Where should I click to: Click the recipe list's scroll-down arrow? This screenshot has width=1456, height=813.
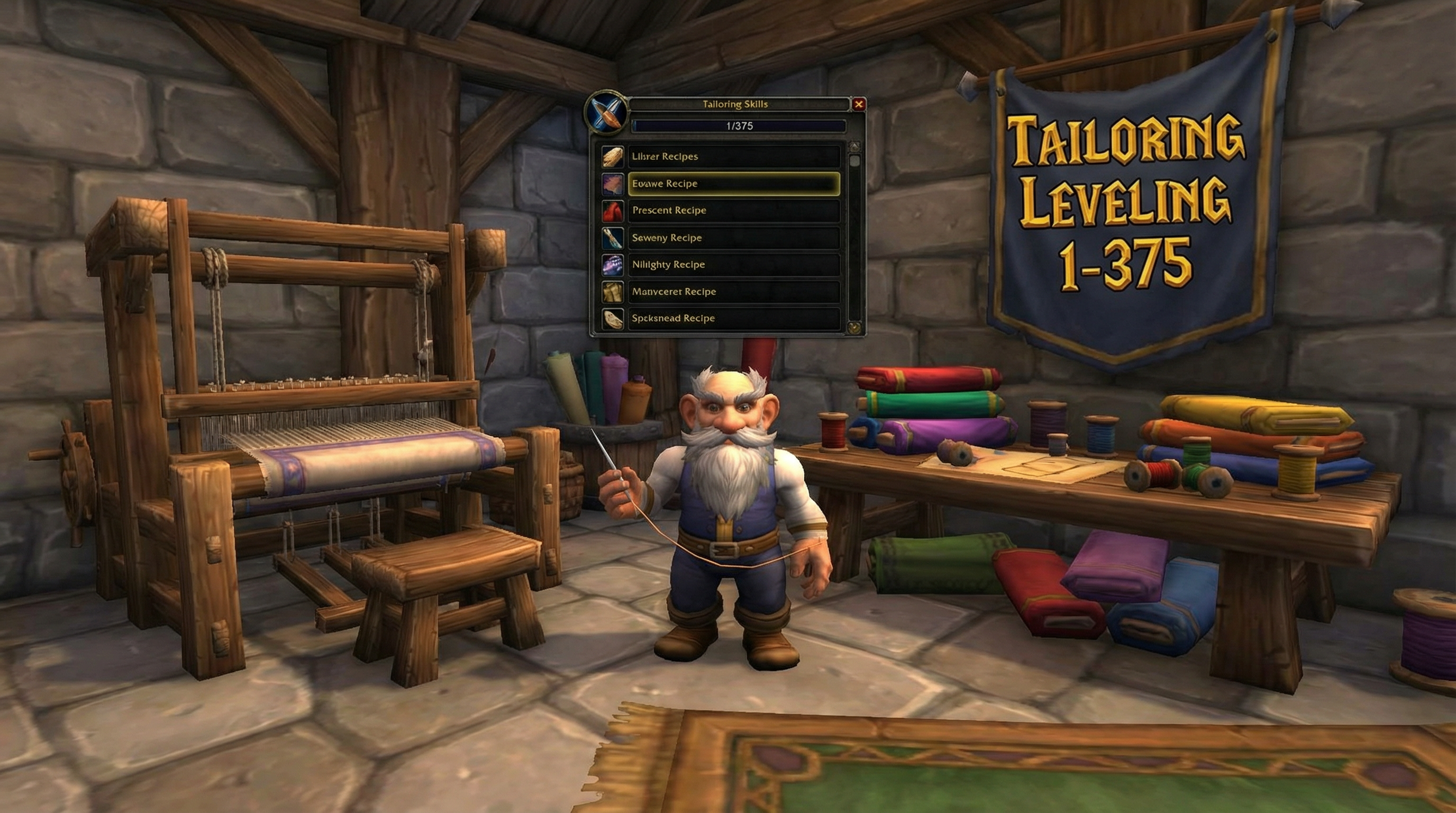pos(854,327)
